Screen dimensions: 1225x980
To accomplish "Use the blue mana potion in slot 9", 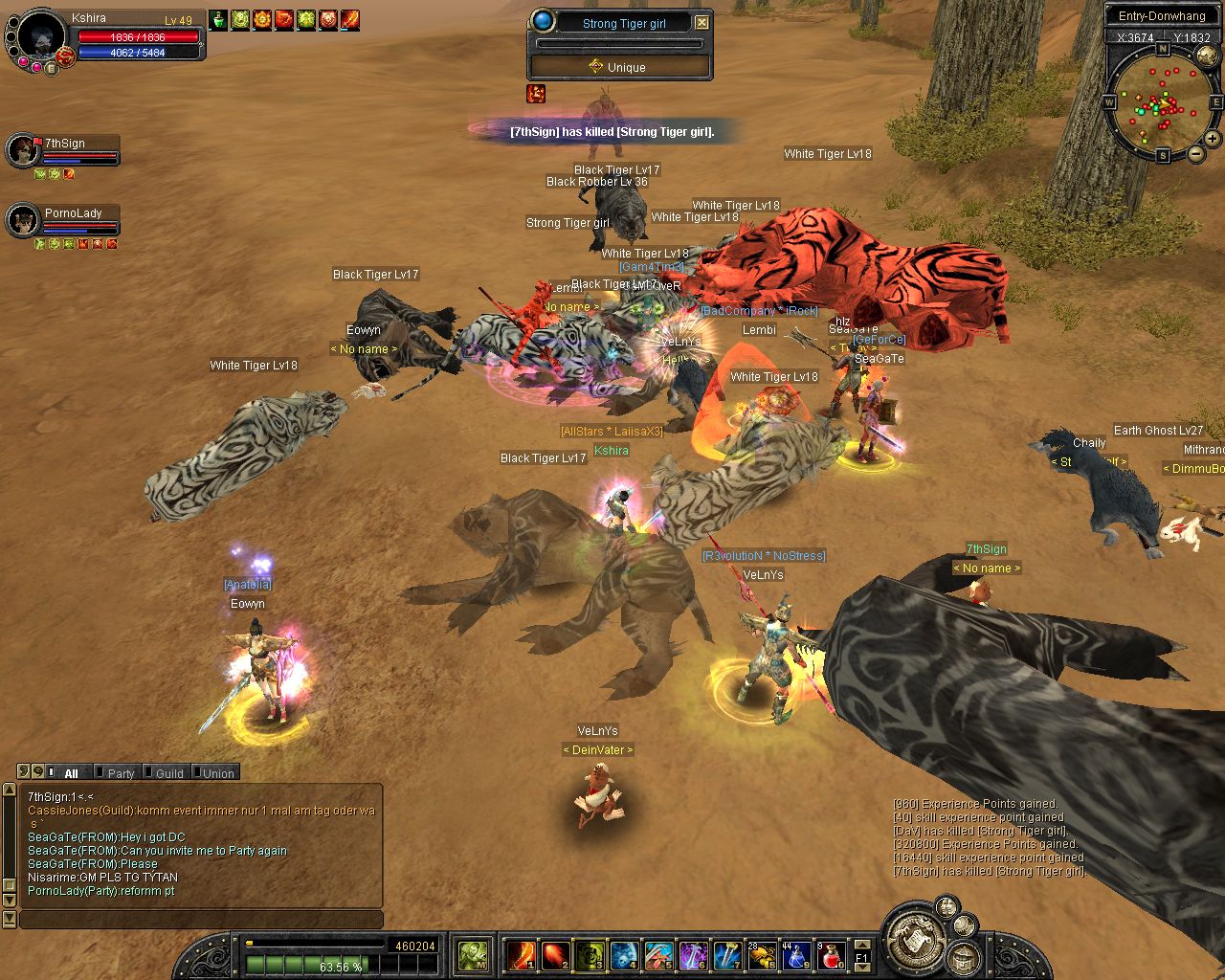I will pyautogui.click(x=796, y=955).
